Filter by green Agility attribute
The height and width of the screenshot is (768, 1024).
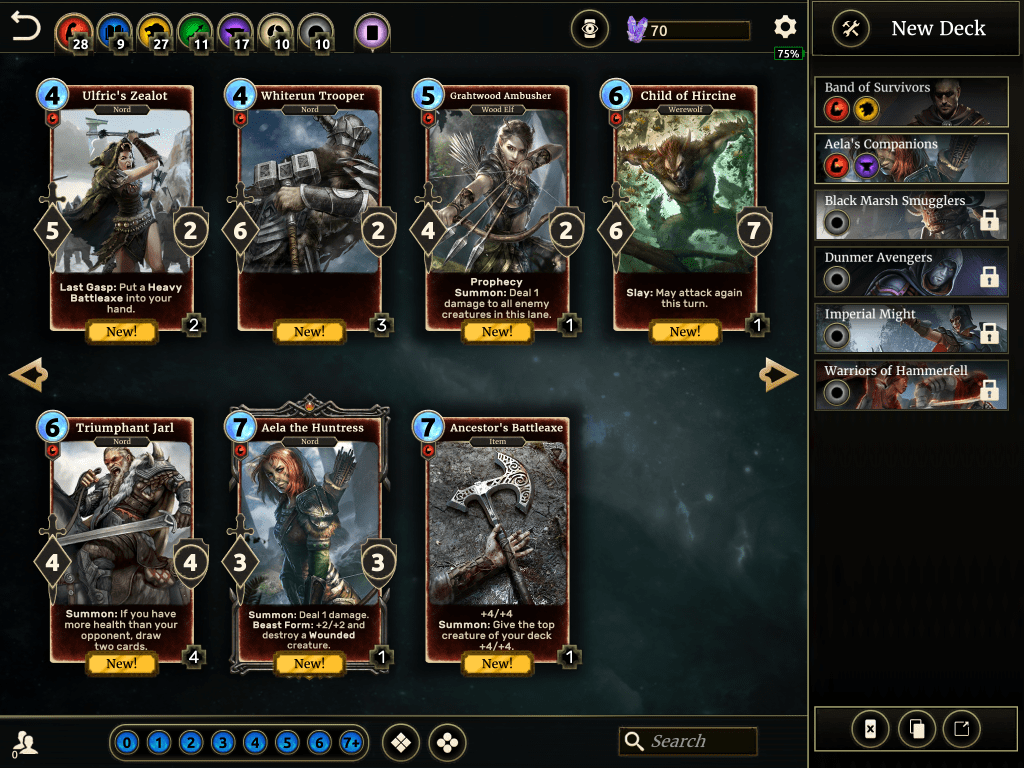tap(196, 32)
